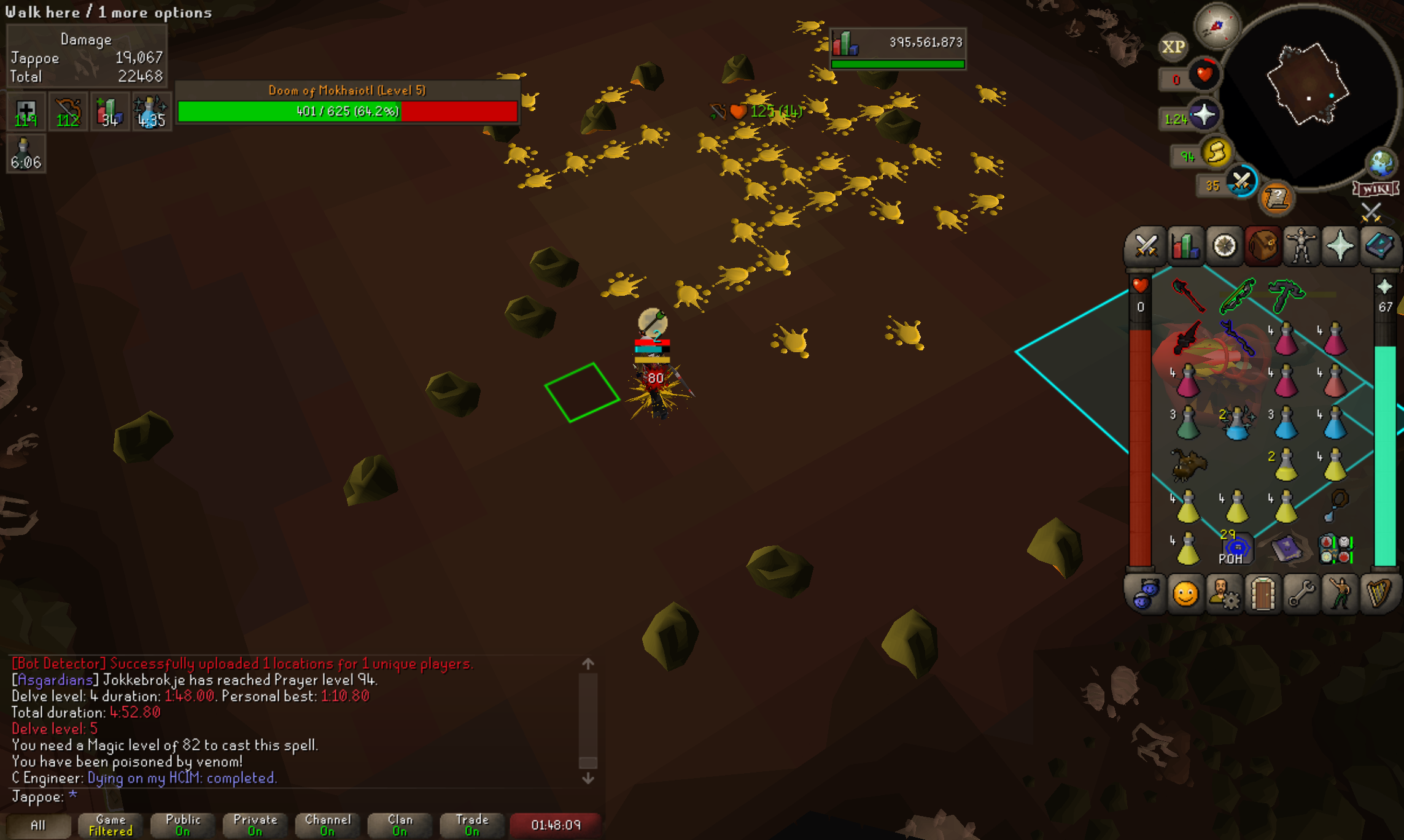Toggle the XP drops button
Image resolution: width=1404 pixels, height=840 pixels.
coord(1173,47)
